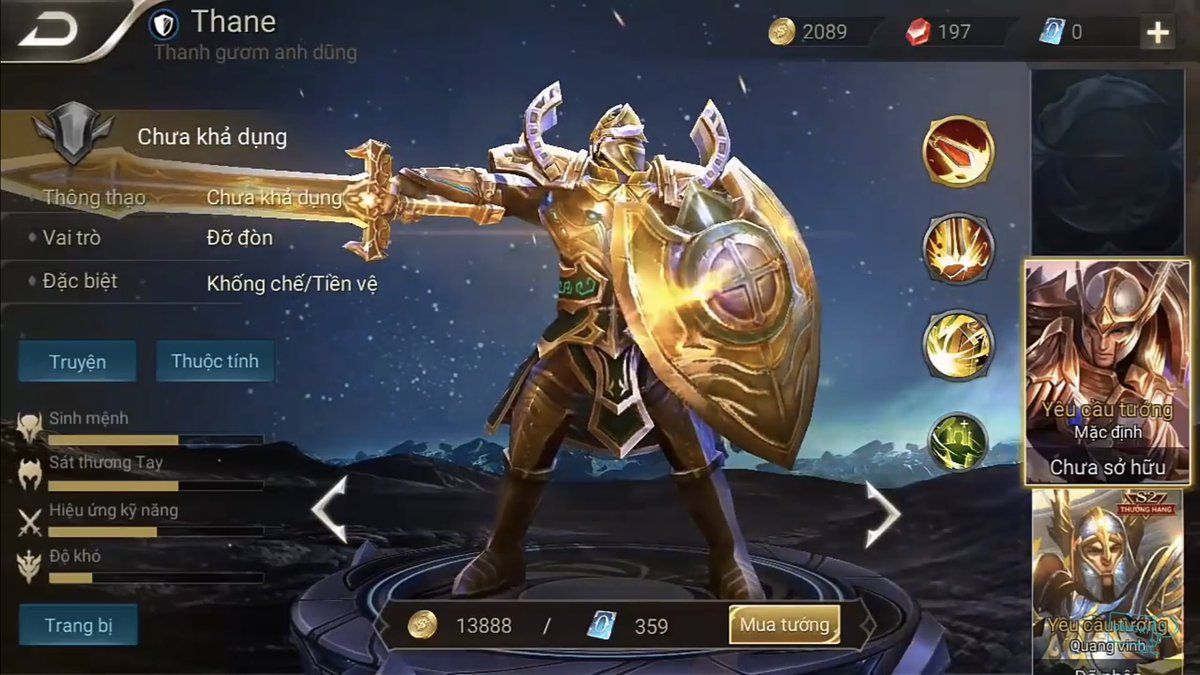
Task: View the ground-smash skill icon
Action: pos(957,248)
